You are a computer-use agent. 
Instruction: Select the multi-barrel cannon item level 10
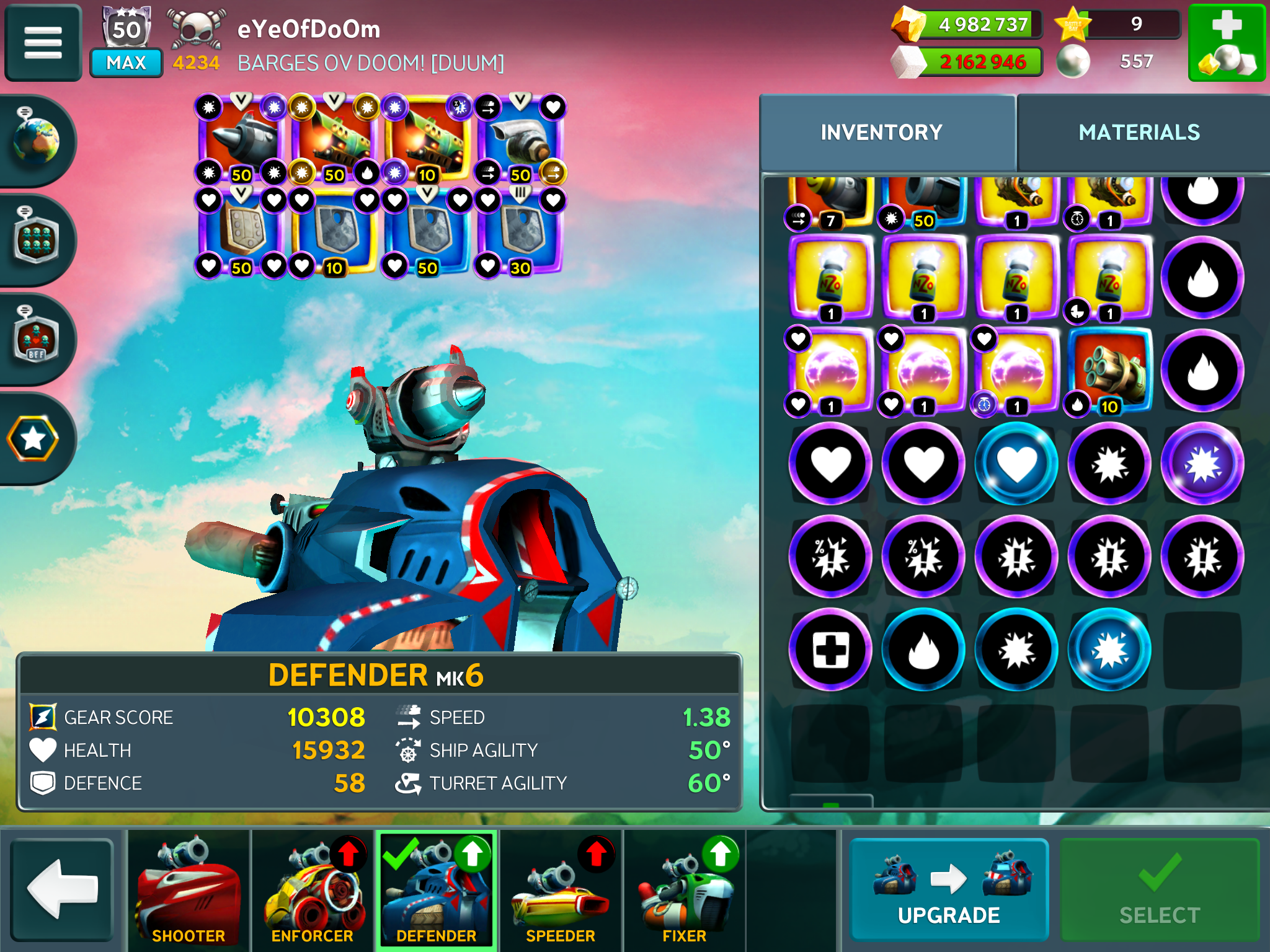pos(1109,371)
